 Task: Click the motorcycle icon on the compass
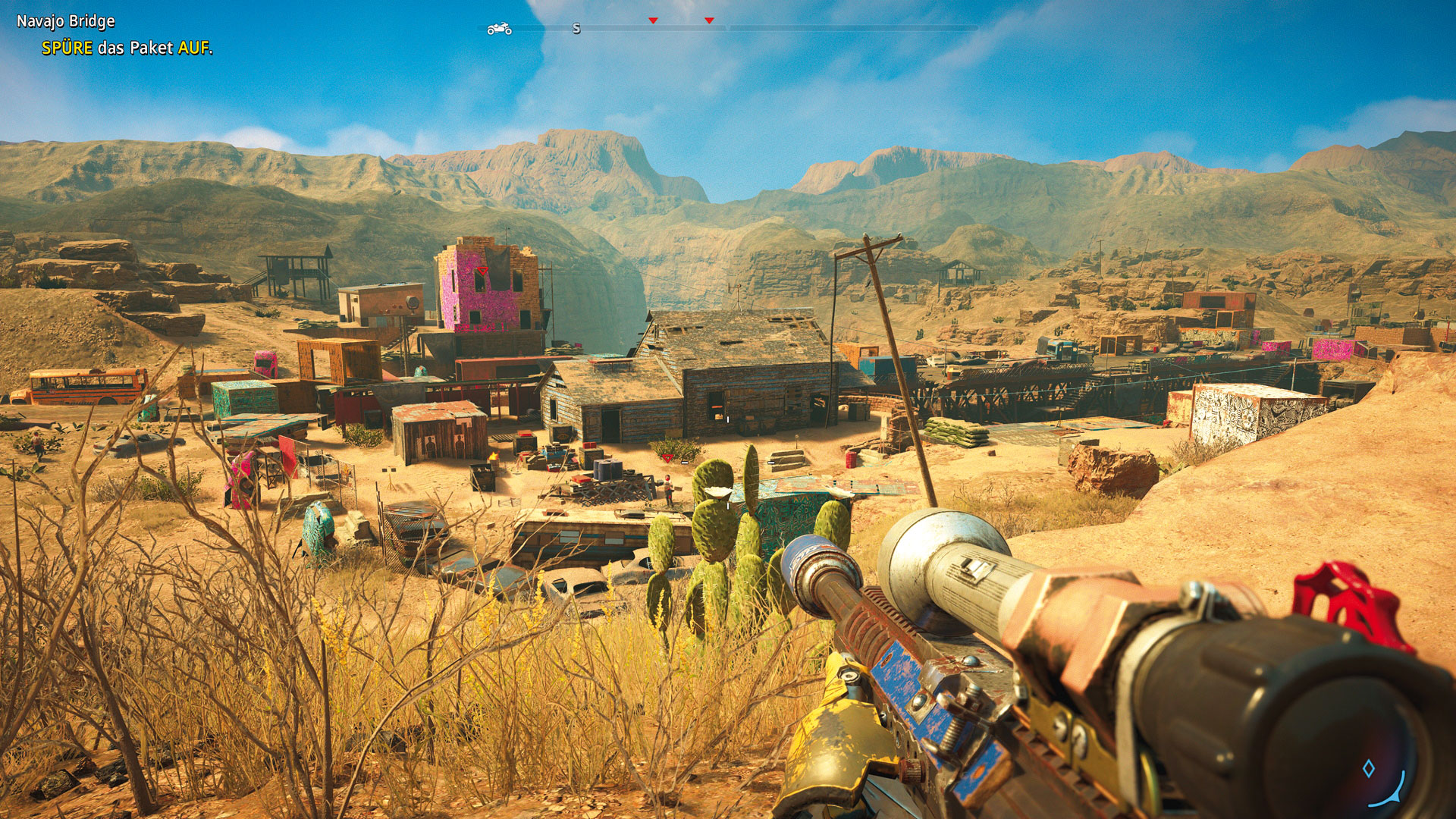click(x=499, y=29)
